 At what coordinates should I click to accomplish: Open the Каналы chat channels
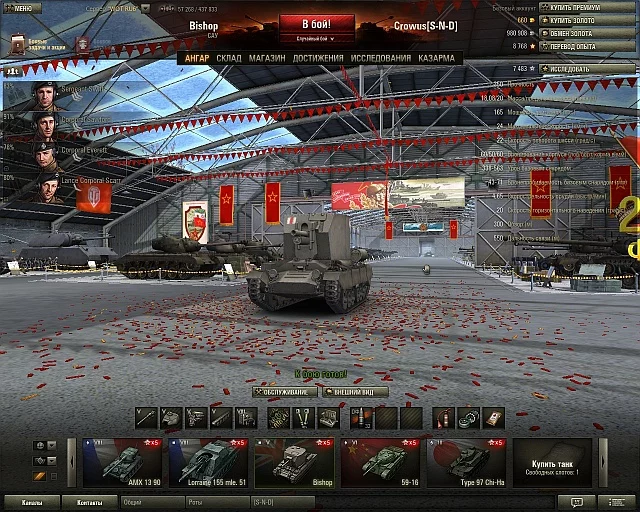coord(31,502)
